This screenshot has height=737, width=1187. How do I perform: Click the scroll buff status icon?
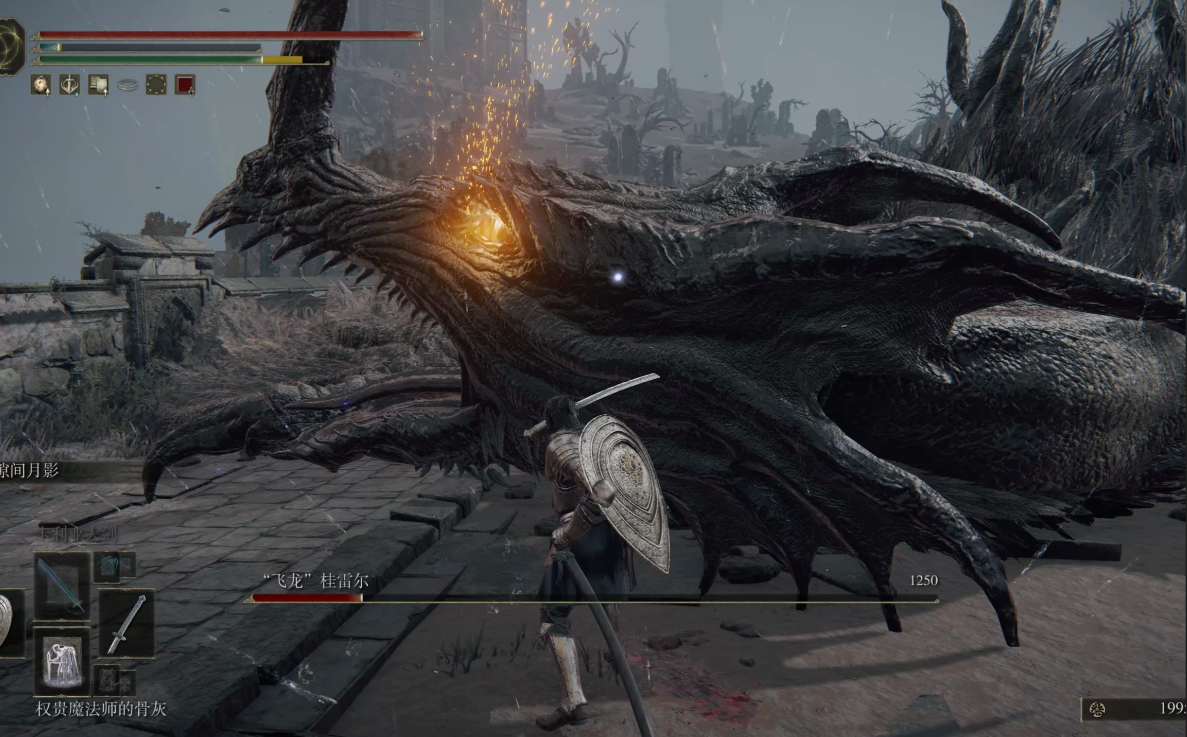click(x=98, y=85)
